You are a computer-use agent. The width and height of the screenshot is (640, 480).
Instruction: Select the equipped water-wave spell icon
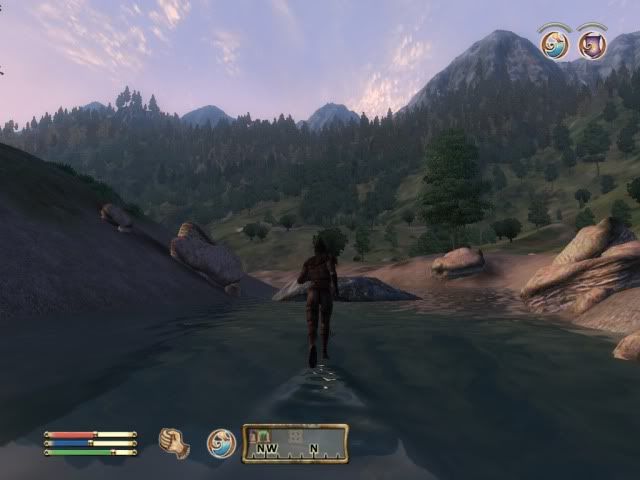(221, 443)
